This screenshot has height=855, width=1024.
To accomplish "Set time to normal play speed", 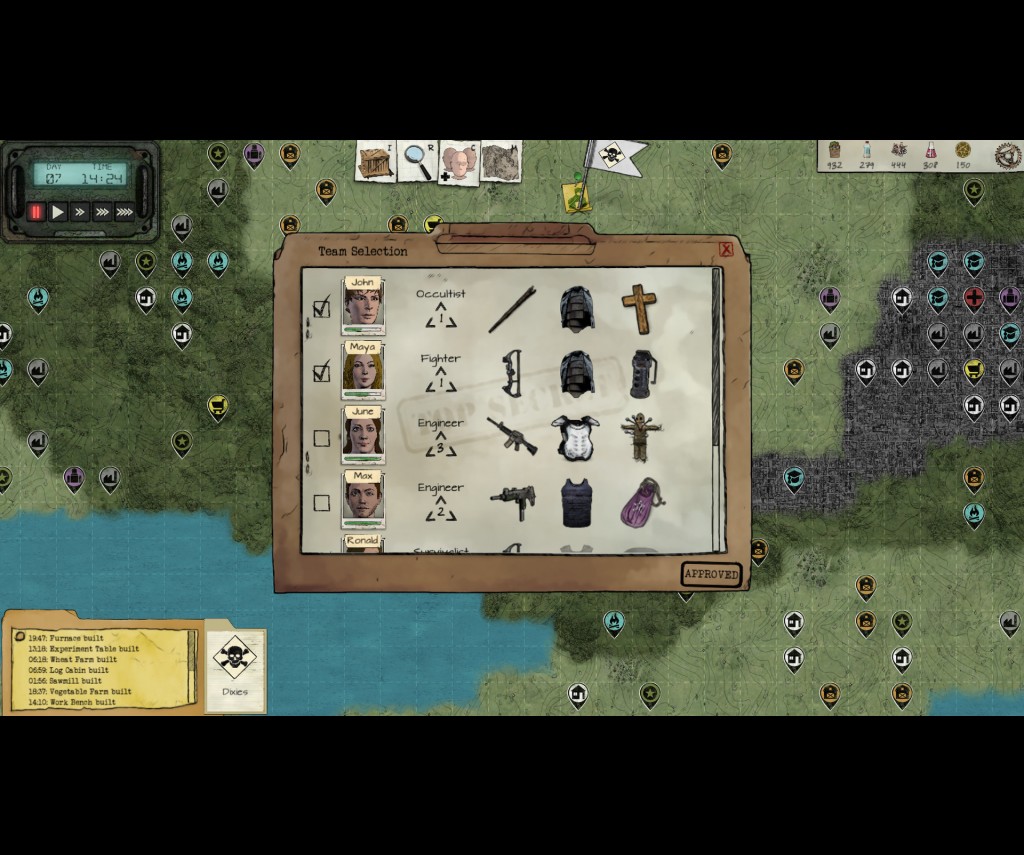I will coord(58,212).
